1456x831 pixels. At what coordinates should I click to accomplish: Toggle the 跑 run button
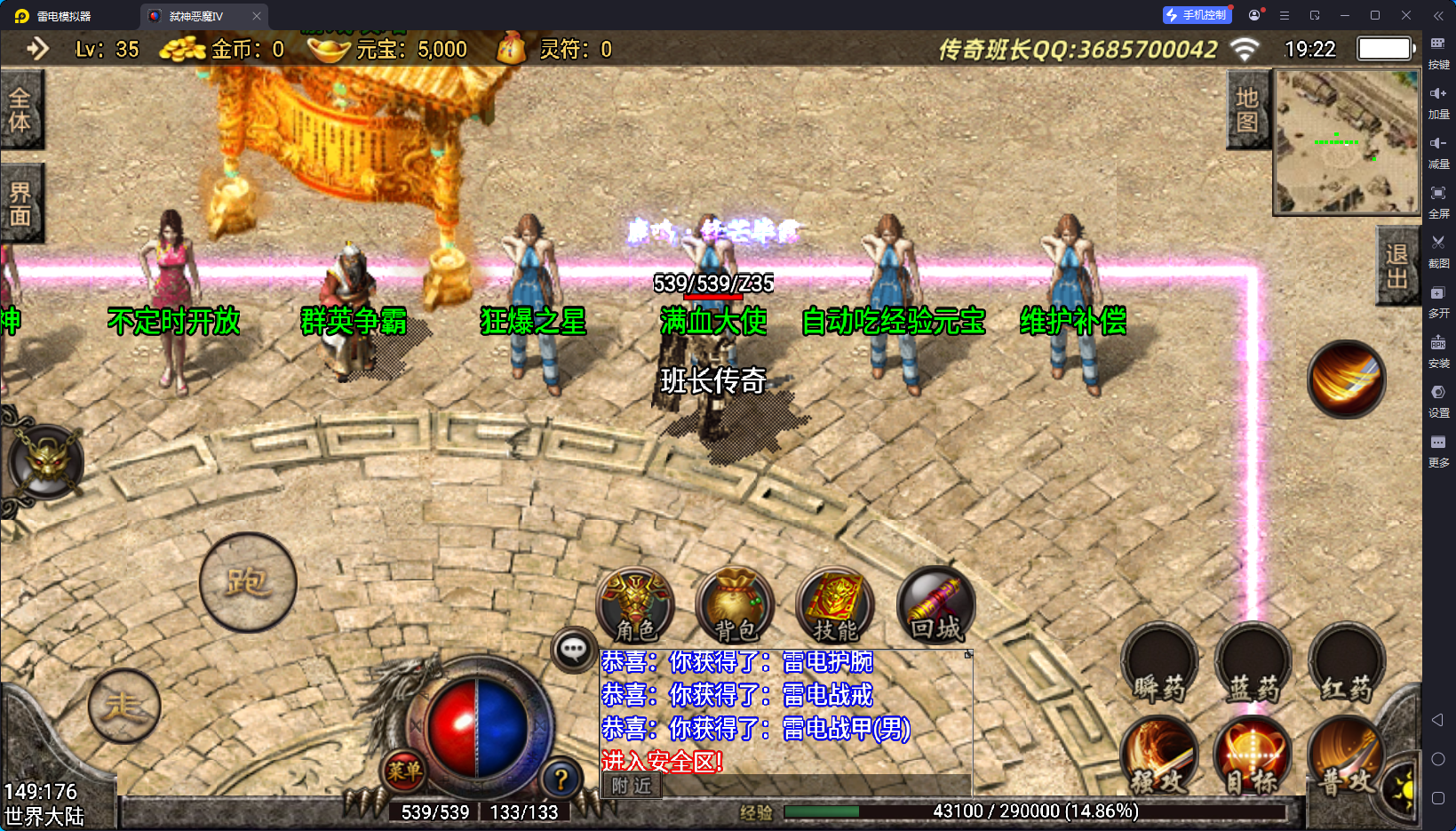click(248, 582)
